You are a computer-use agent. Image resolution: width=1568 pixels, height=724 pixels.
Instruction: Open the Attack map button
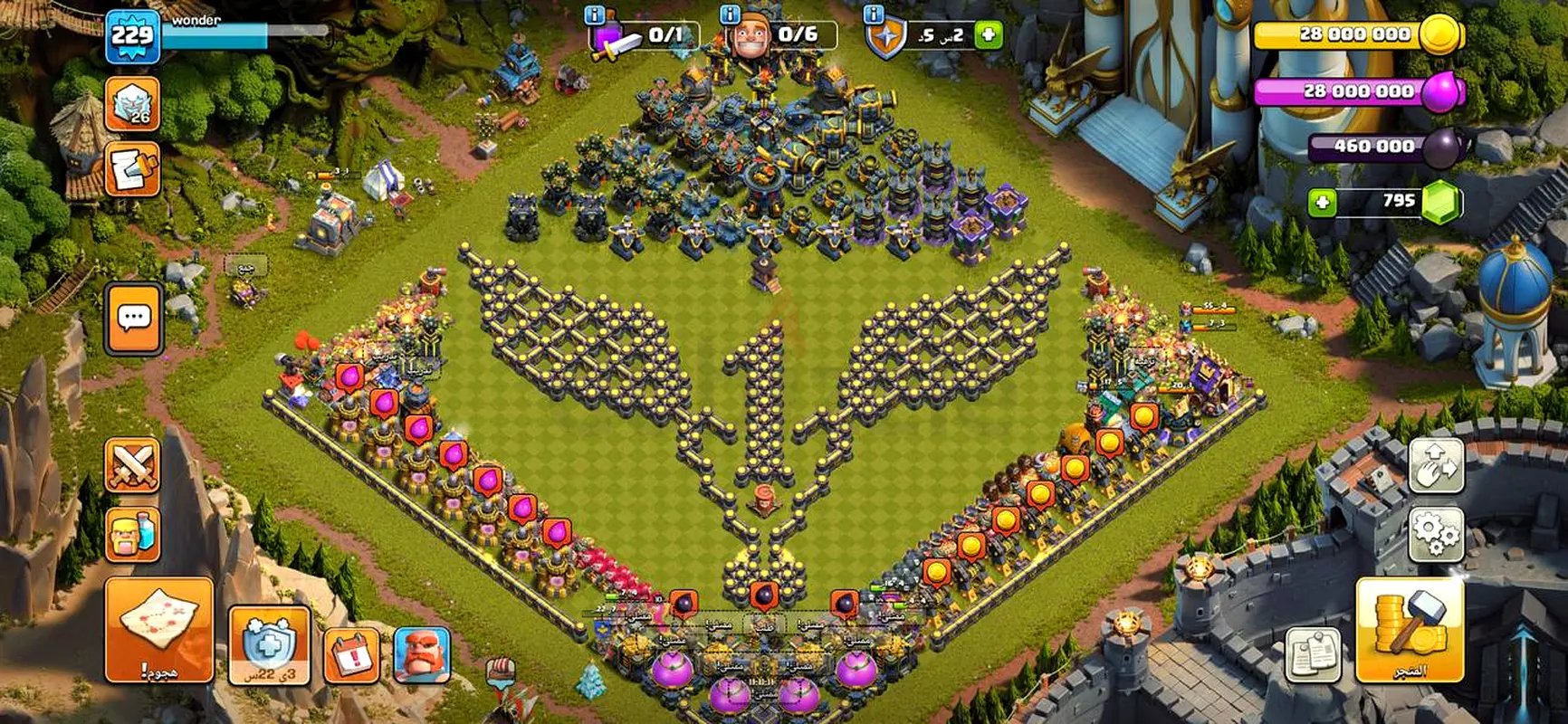click(159, 630)
